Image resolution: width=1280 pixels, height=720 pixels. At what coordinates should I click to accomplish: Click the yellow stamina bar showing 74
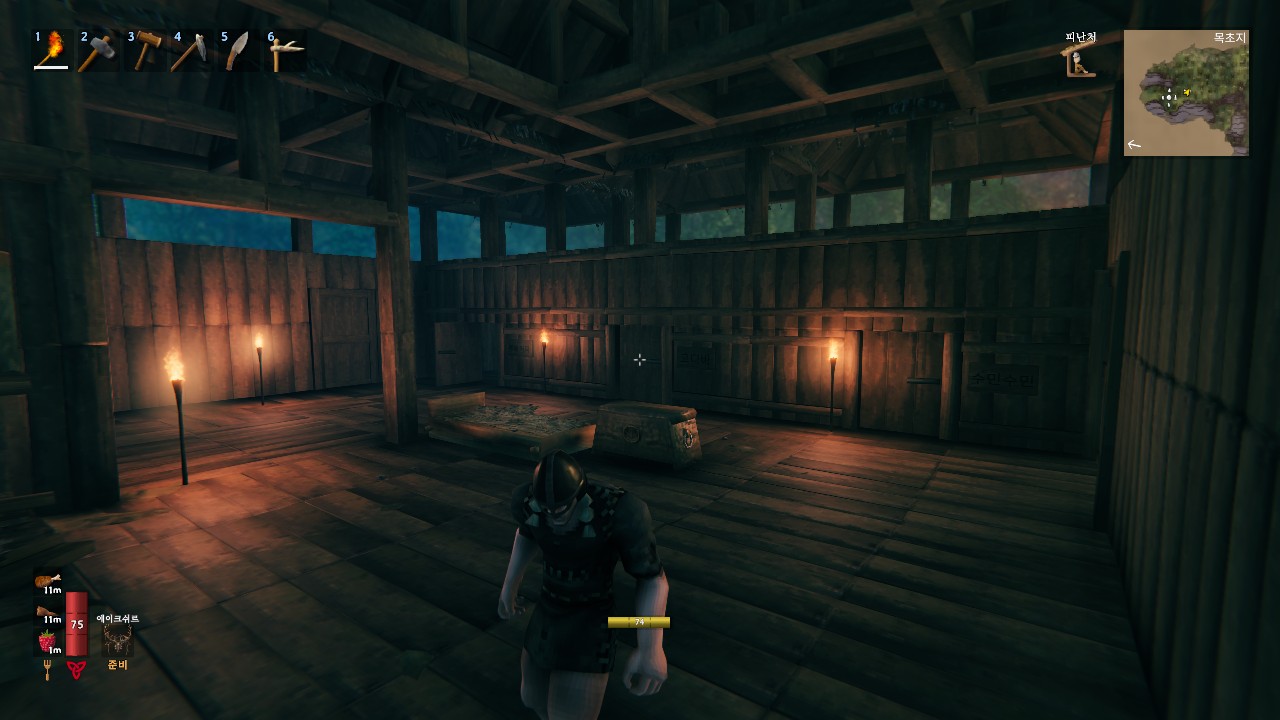coord(638,622)
